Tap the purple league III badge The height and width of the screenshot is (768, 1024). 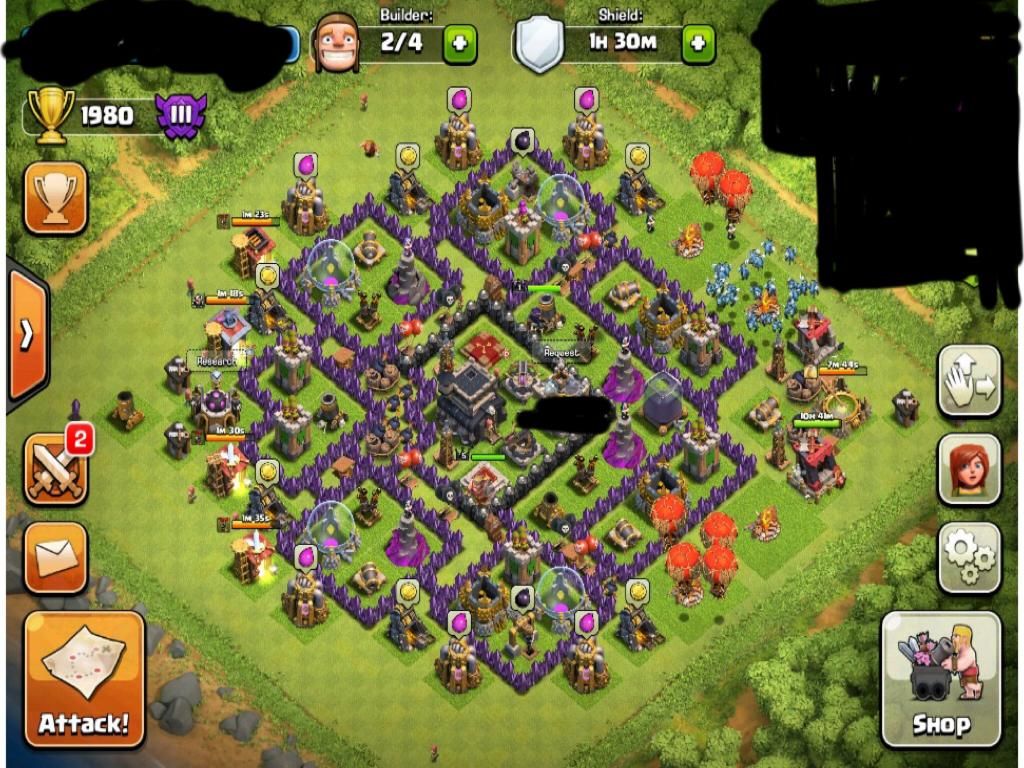pos(181,116)
